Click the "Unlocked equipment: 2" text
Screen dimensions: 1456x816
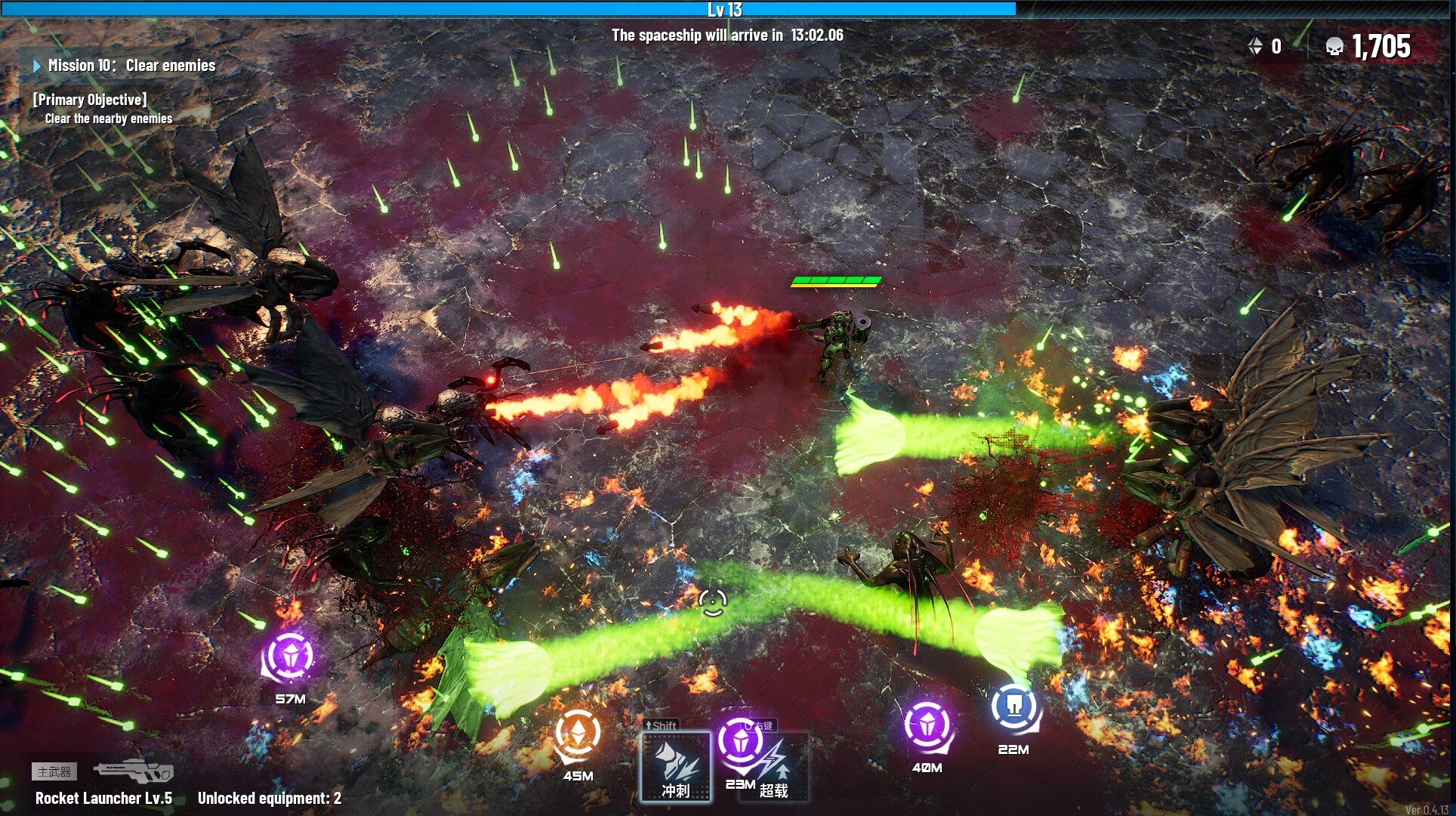click(269, 796)
